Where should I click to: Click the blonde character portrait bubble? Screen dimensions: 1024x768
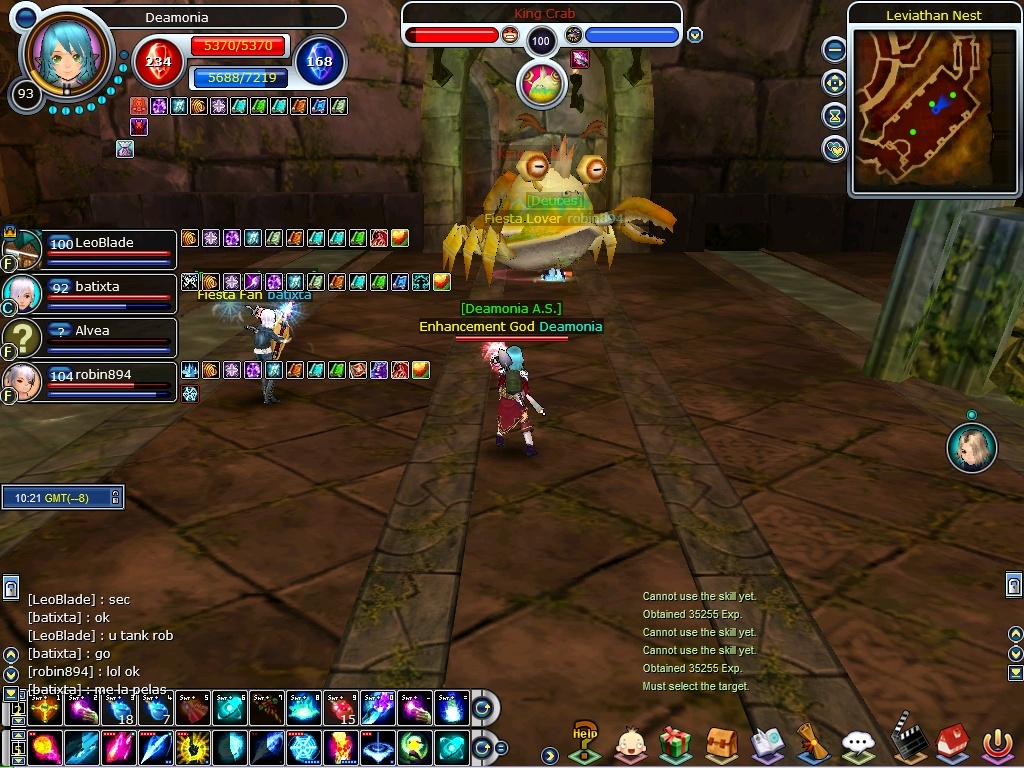tap(971, 447)
